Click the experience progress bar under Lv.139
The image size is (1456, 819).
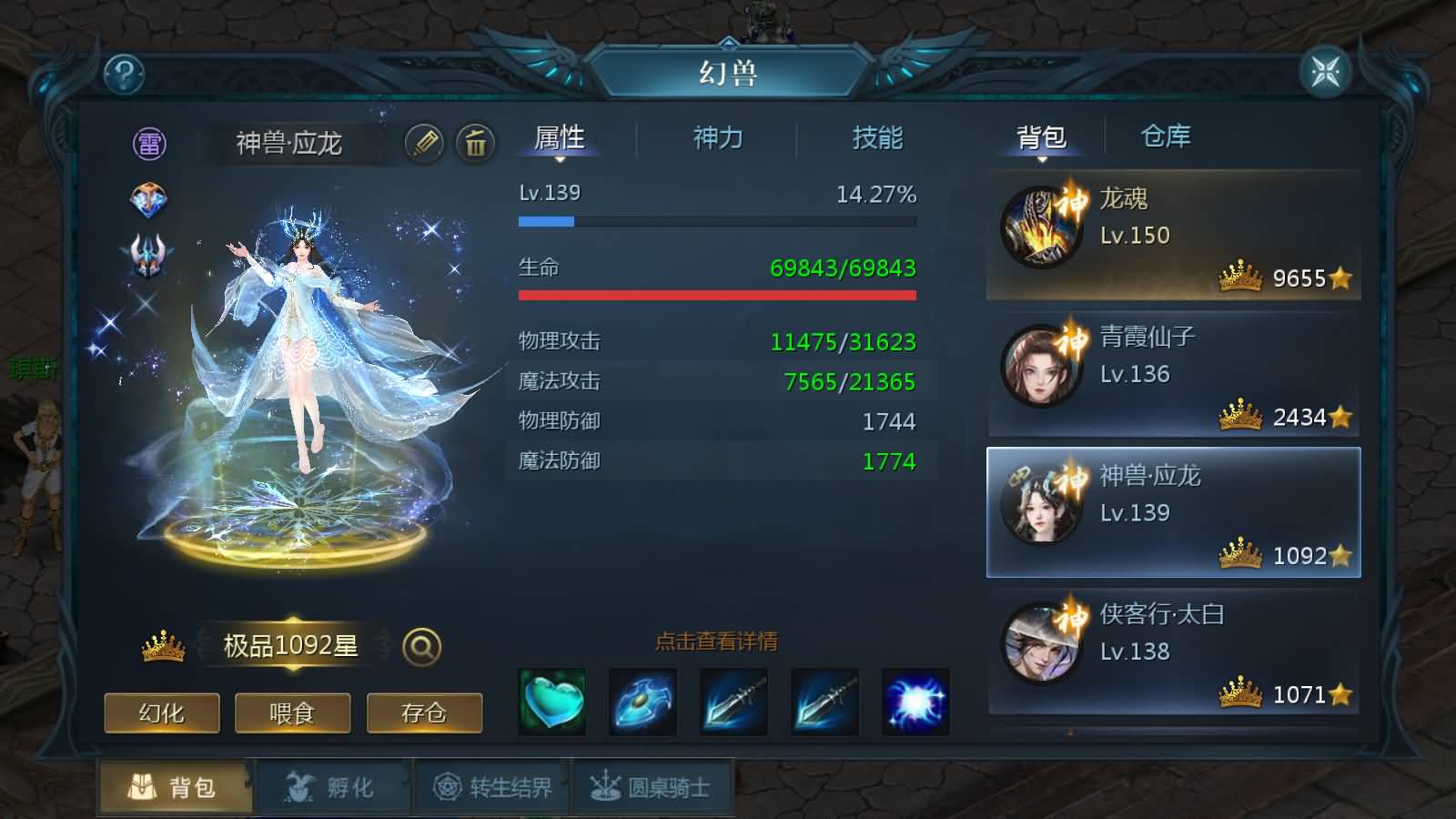(x=717, y=220)
